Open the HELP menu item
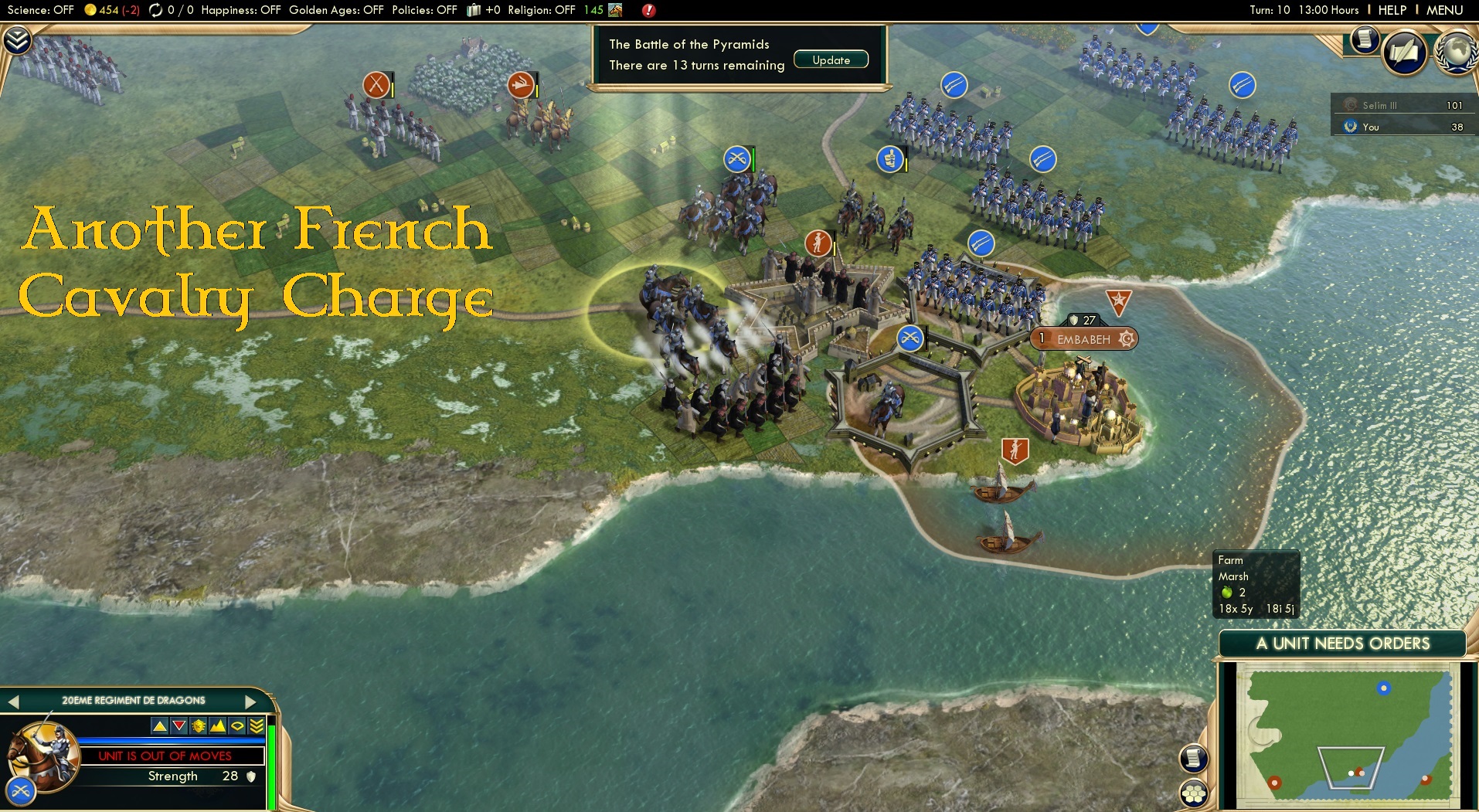The image size is (1479, 812). (x=1391, y=10)
